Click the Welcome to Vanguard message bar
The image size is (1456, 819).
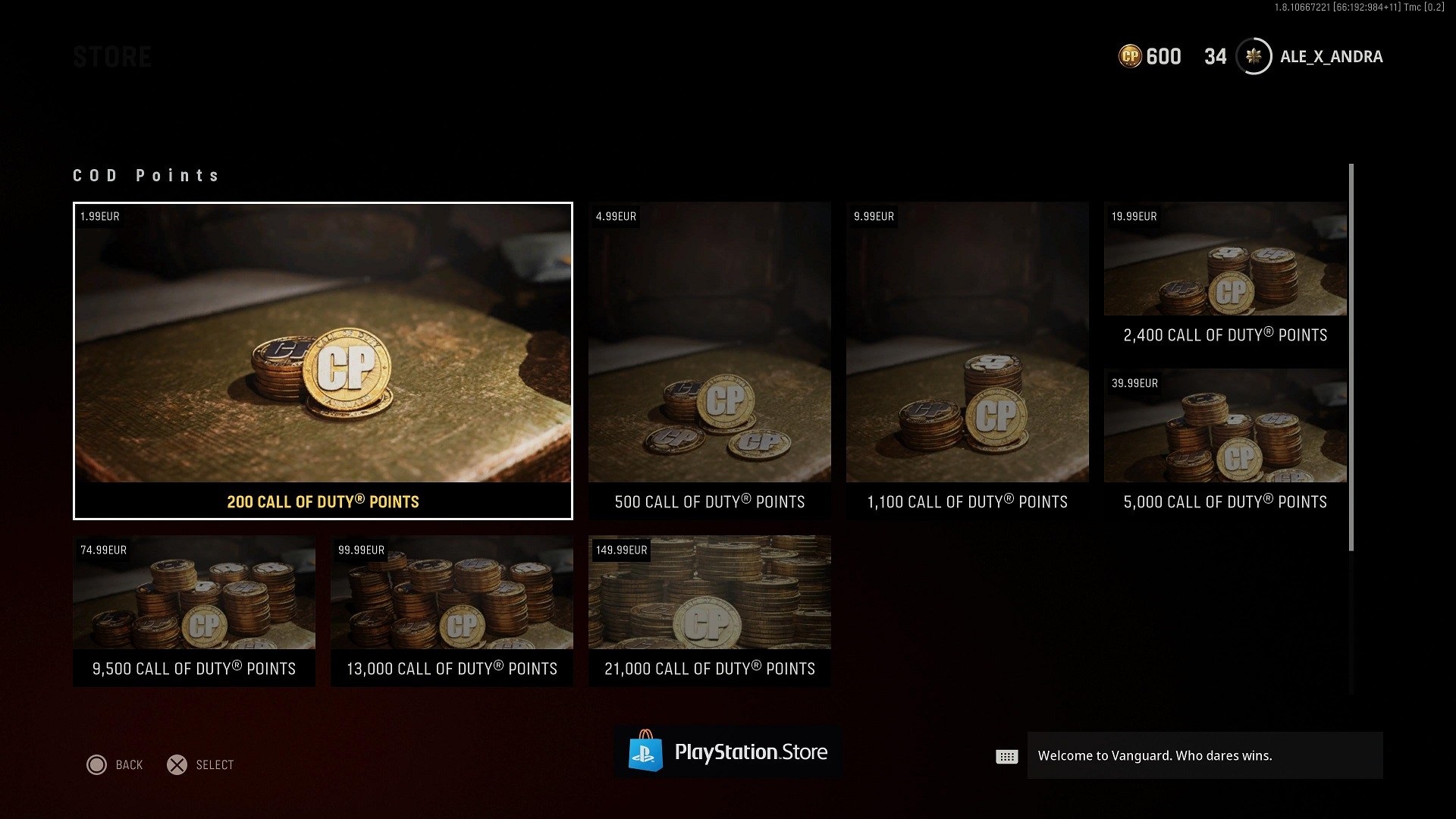tap(1203, 755)
